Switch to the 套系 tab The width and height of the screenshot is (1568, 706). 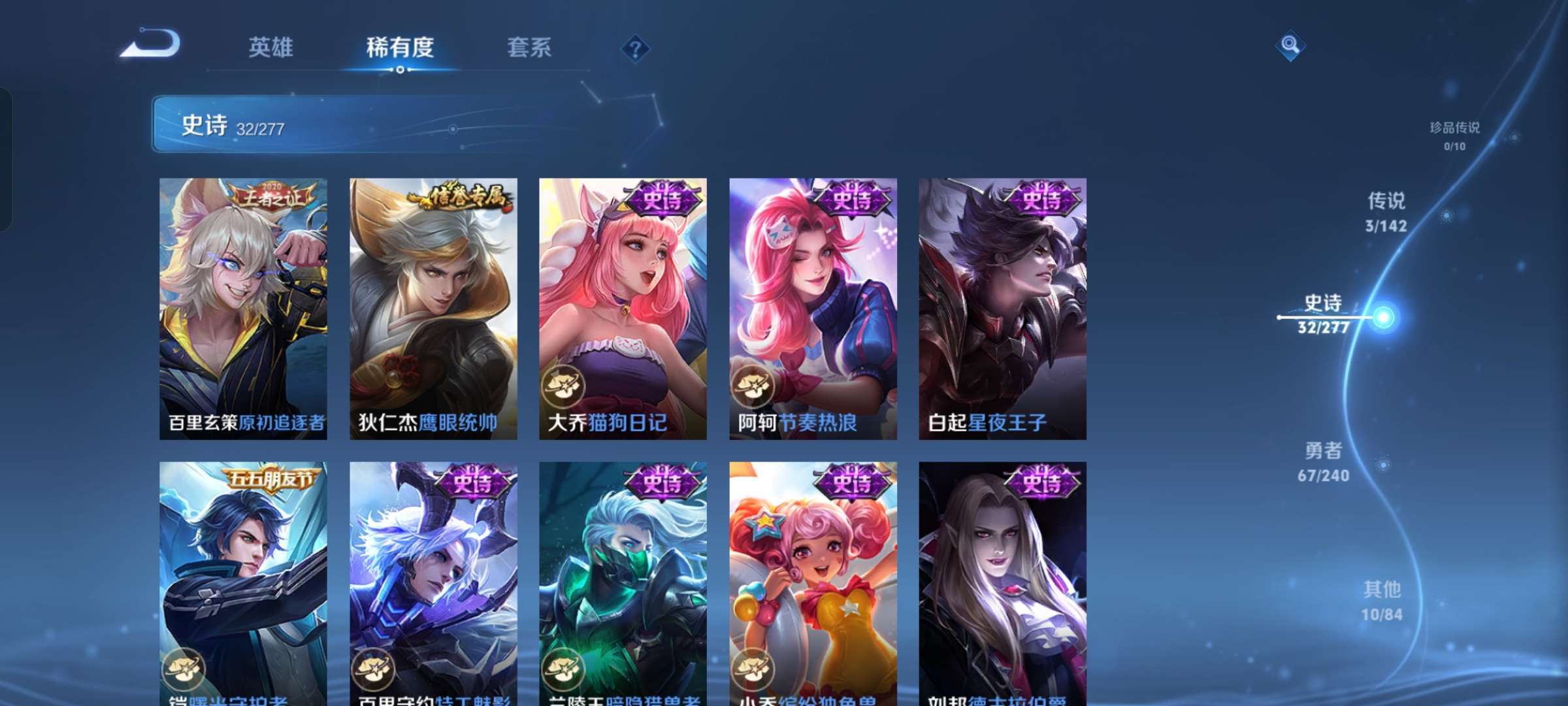(529, 48)
